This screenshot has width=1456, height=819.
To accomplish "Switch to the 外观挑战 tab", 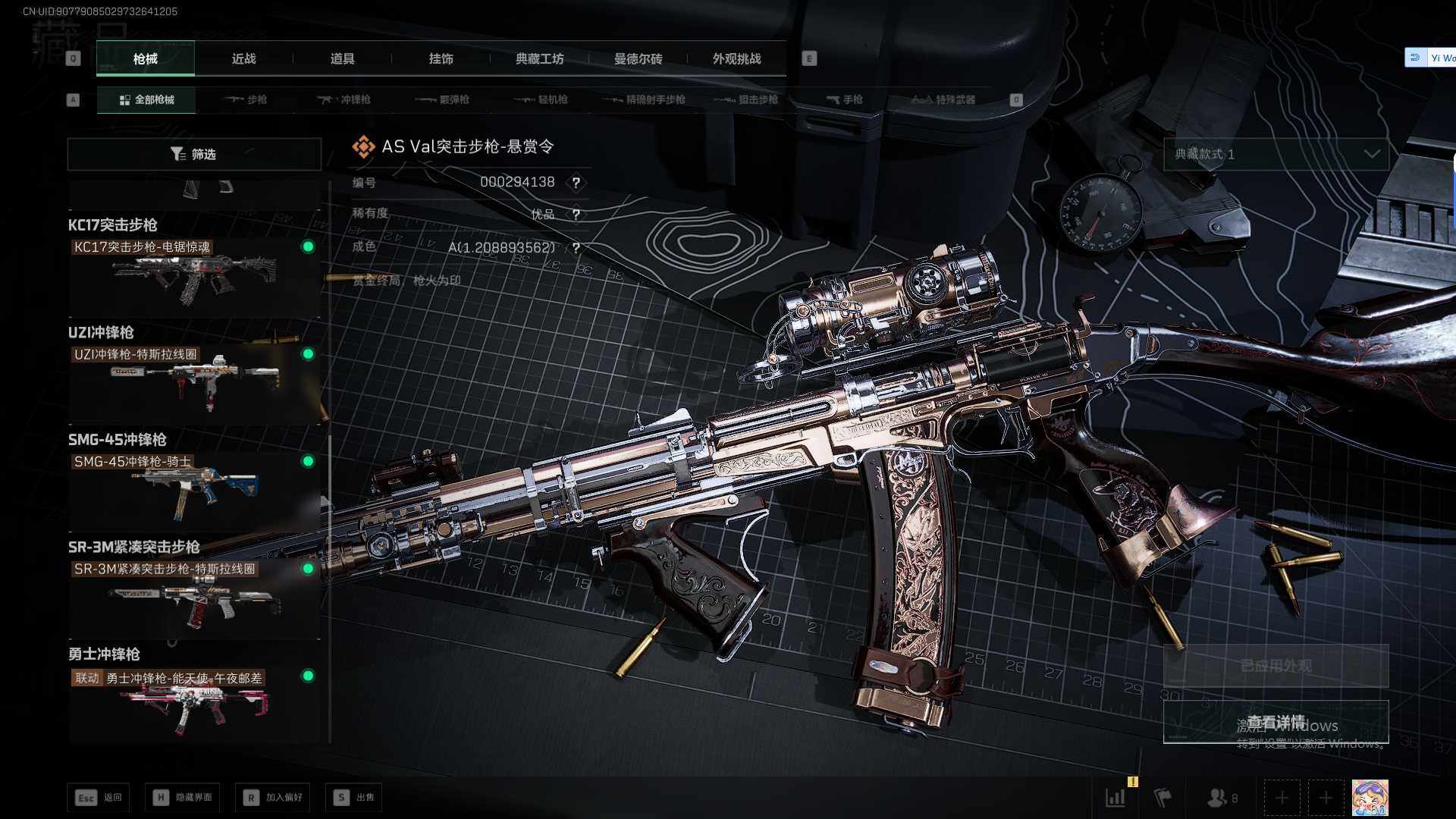I will [x=736, y=58].
